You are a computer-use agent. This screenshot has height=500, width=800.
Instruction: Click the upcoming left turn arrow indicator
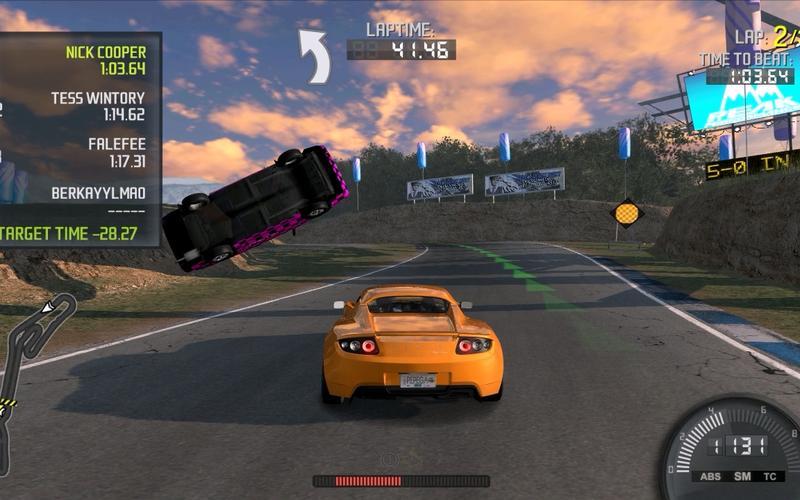tap(316, 55)
